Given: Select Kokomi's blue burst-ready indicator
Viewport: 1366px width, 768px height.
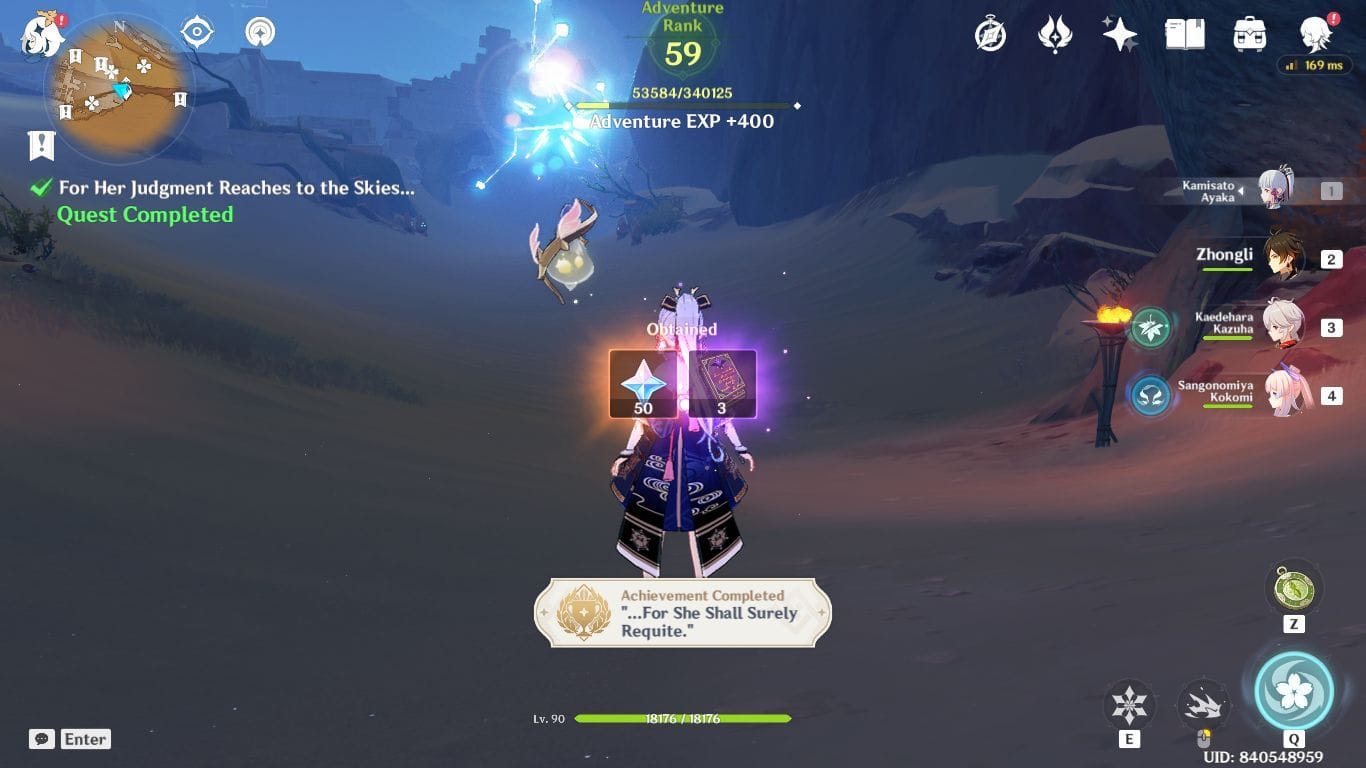Looking at the screenshot, I should pos(1149,395).
